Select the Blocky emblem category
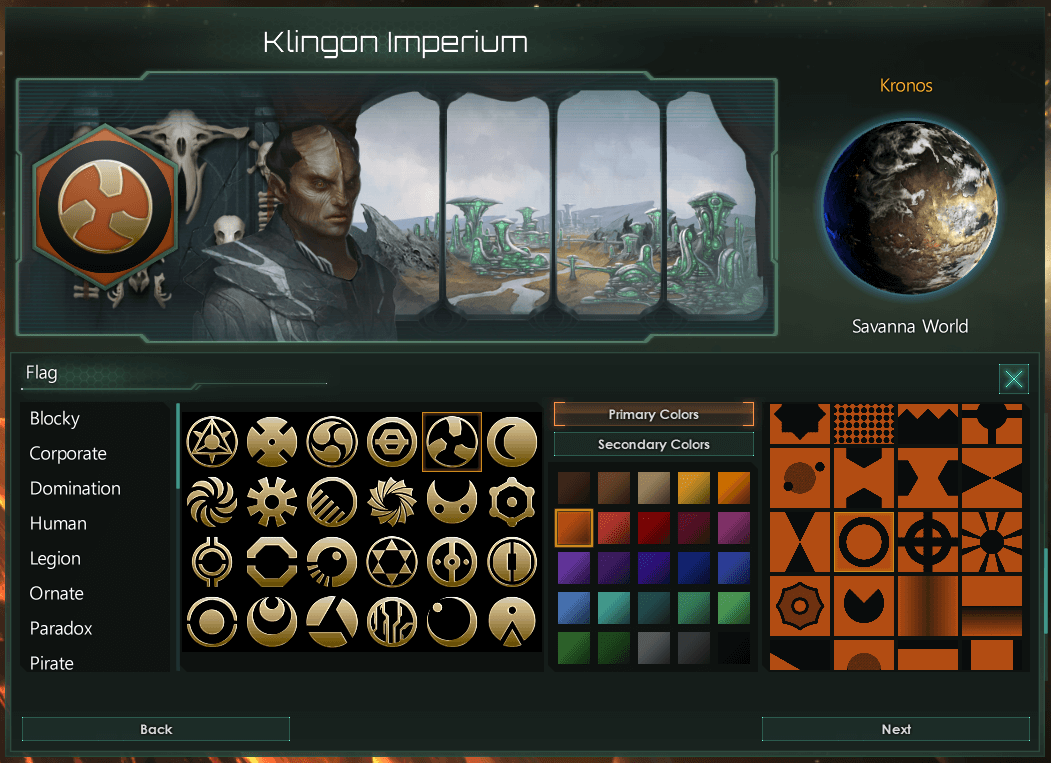Screen dimensions: 1051x763 [55, 419]
